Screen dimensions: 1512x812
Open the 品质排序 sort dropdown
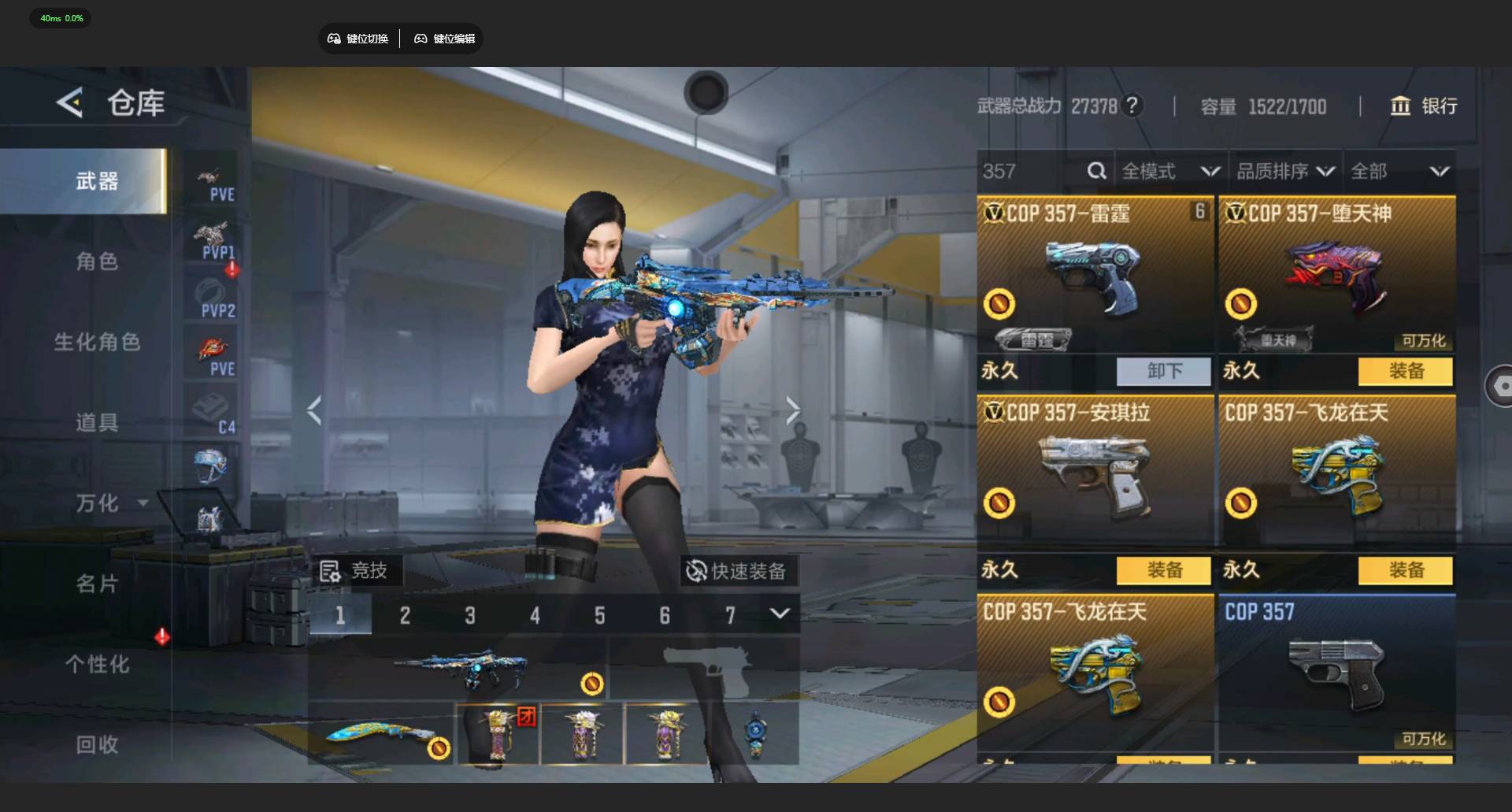pos(1285,171)
